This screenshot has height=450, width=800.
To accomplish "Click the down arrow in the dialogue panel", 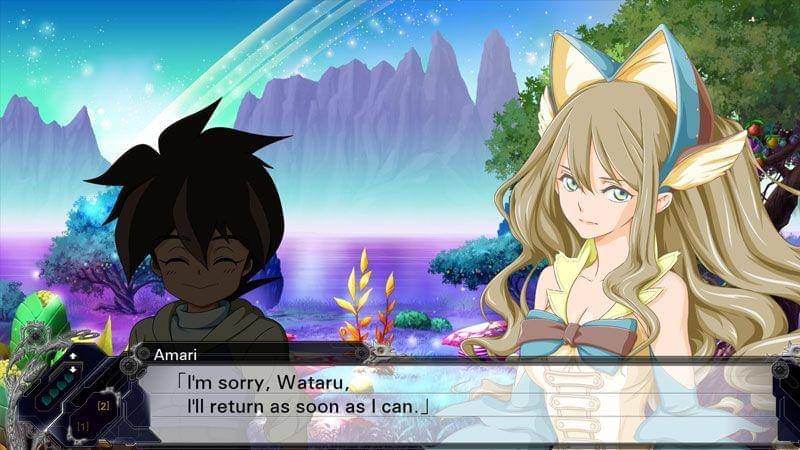I will click(71, 368).
